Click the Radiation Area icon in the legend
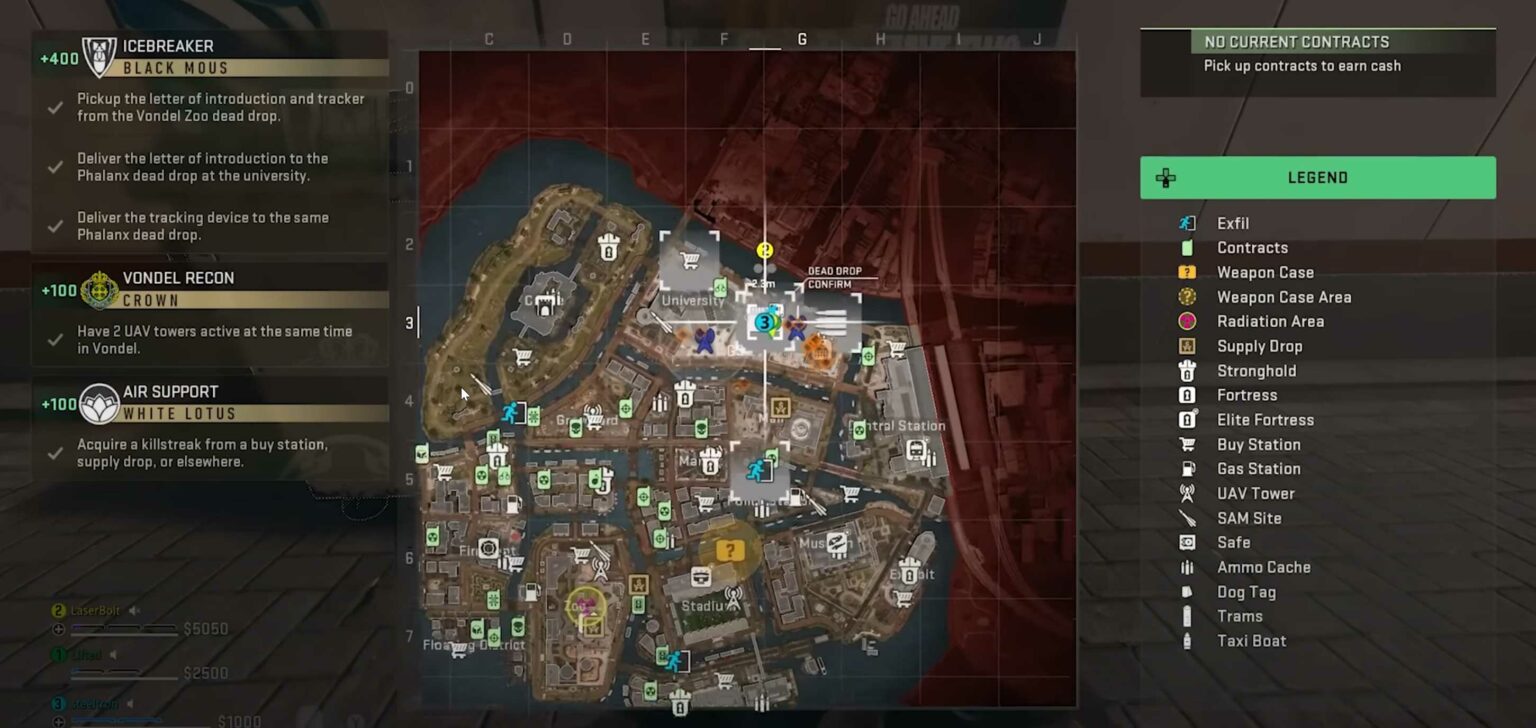This screenshot has height=728, width=1536. point(1186,321)
